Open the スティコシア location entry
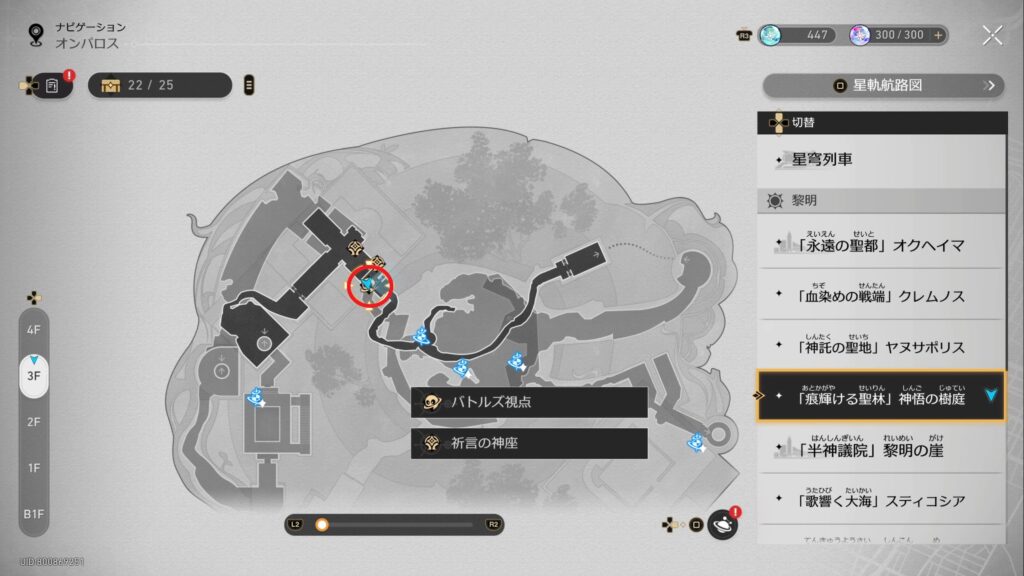The height and width of the screenshot is (576, 1024). point(880,500)
